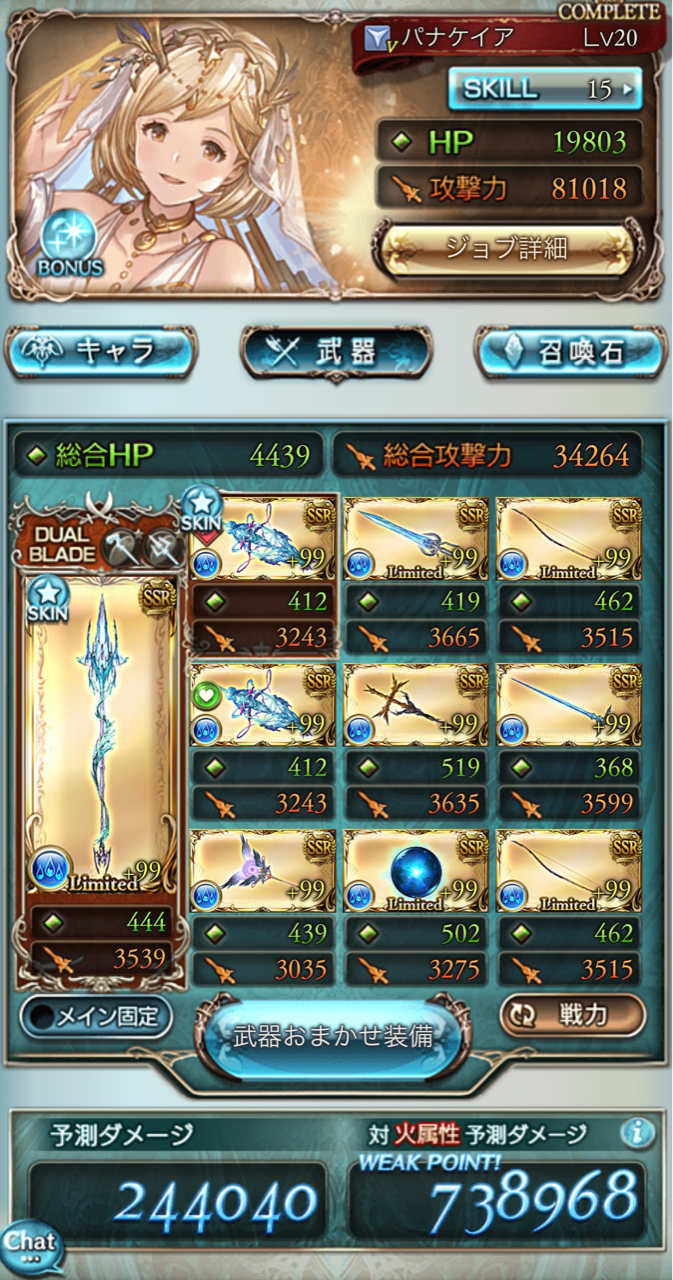
Task: Choose the crossed wooden staff weapon slot
Action: click(416, 704)
